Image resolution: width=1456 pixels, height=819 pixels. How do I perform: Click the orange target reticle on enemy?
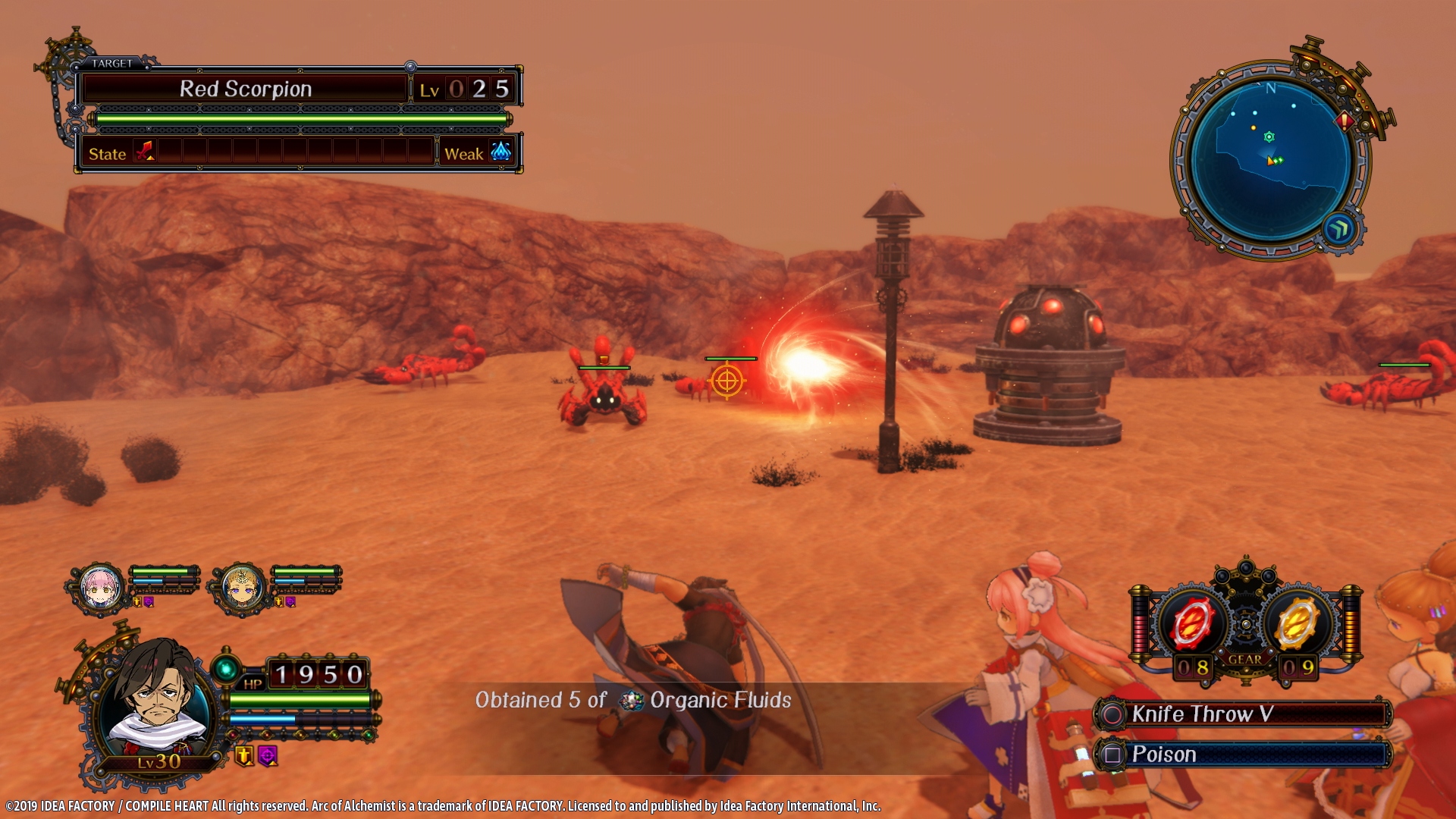pos(726,381)
